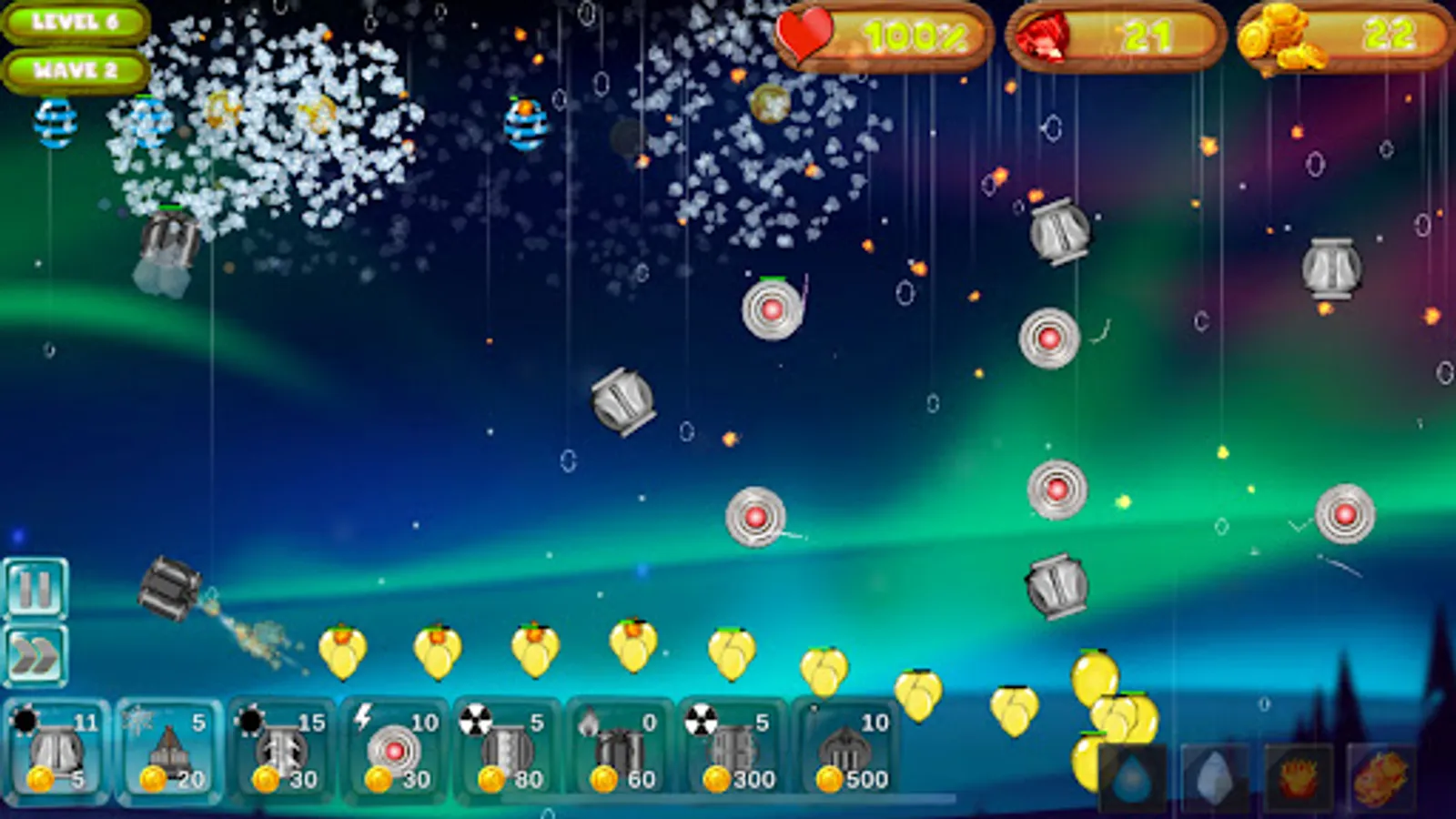The height and width of the screenshot is (819, 1456).
Task: Pause the game
Action: tap(36, 589)
